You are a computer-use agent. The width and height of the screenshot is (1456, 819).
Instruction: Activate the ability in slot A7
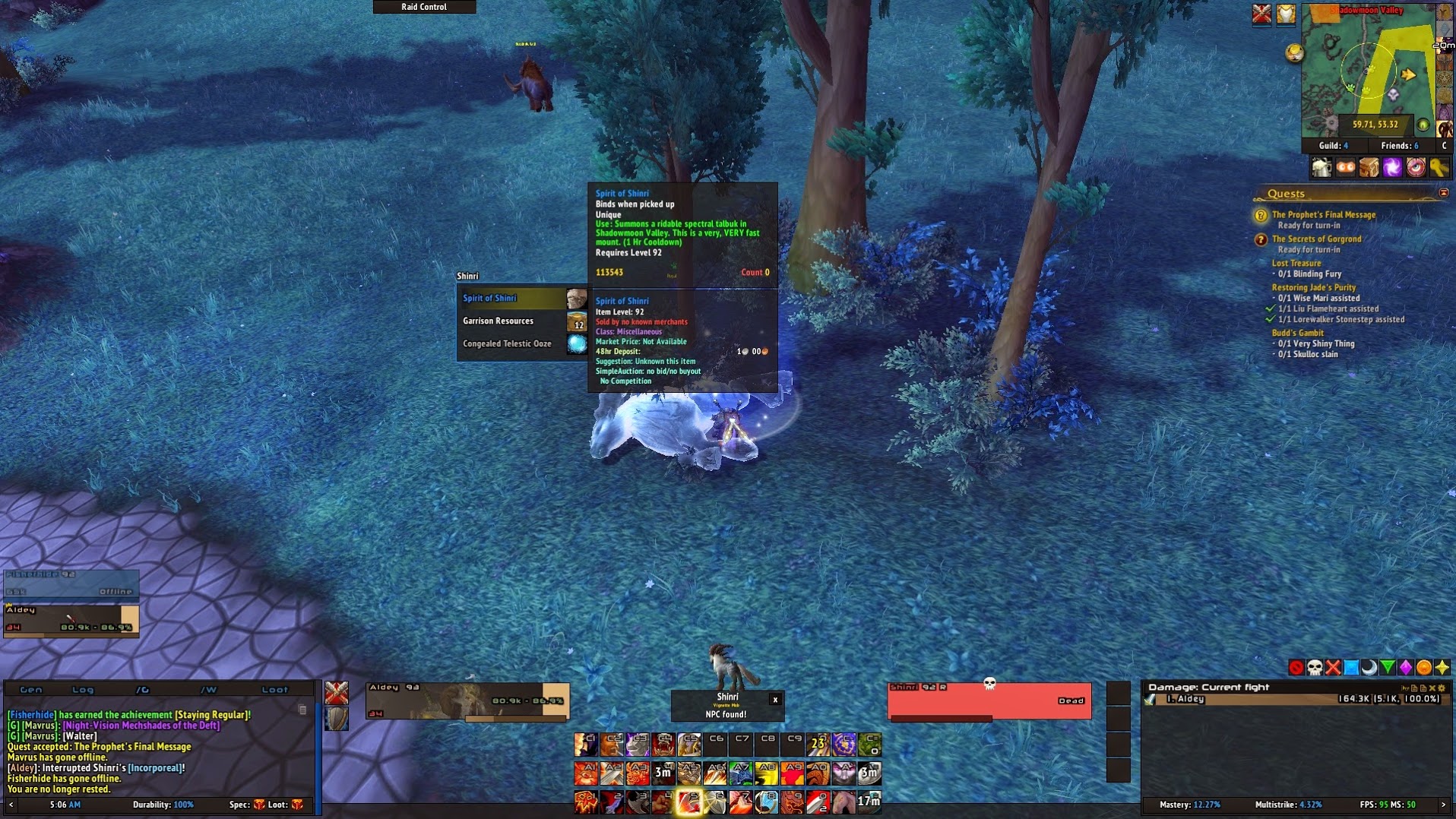coord(741,773)
